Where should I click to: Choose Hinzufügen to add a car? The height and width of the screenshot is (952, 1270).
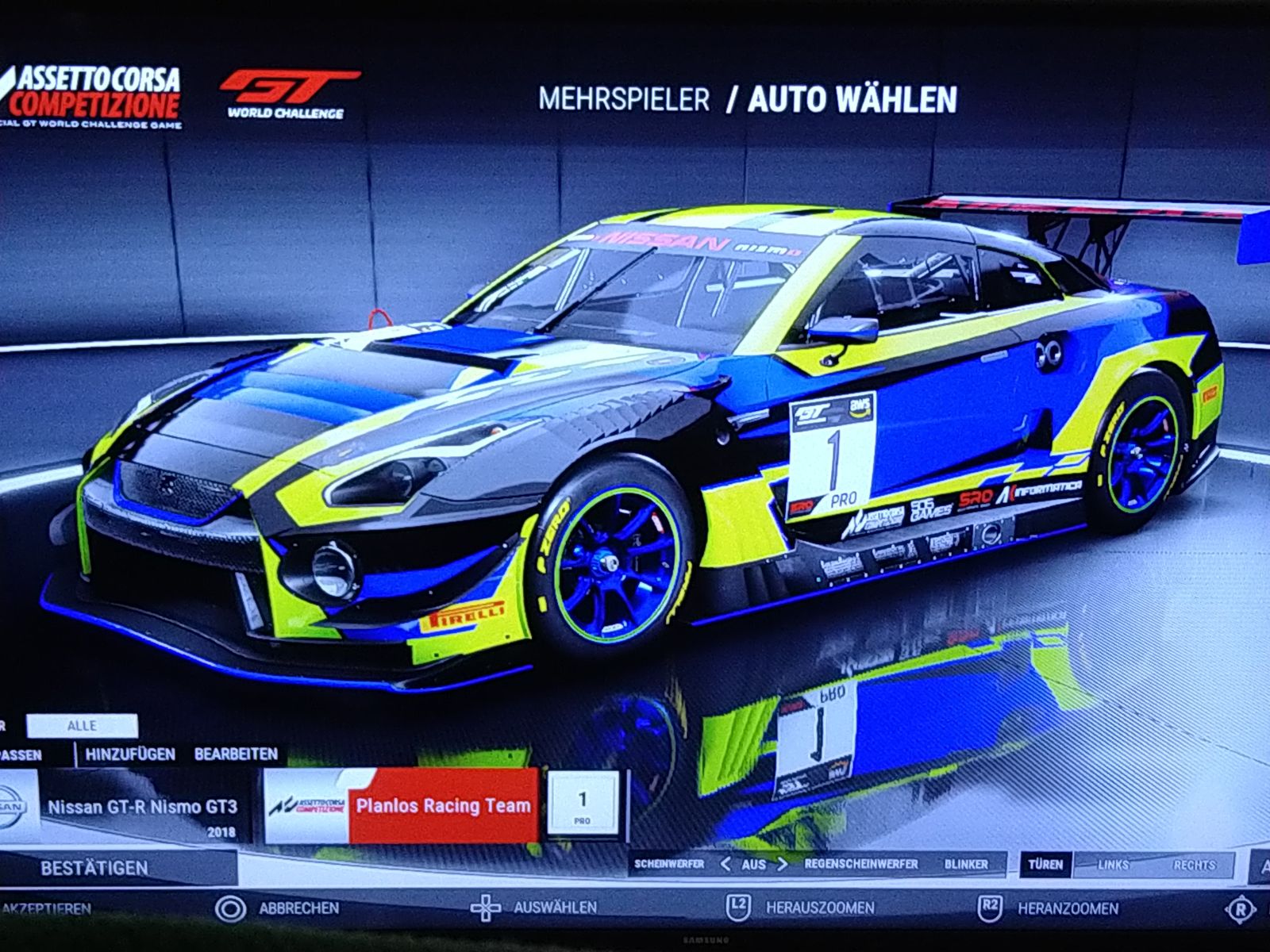coord(130,754)
